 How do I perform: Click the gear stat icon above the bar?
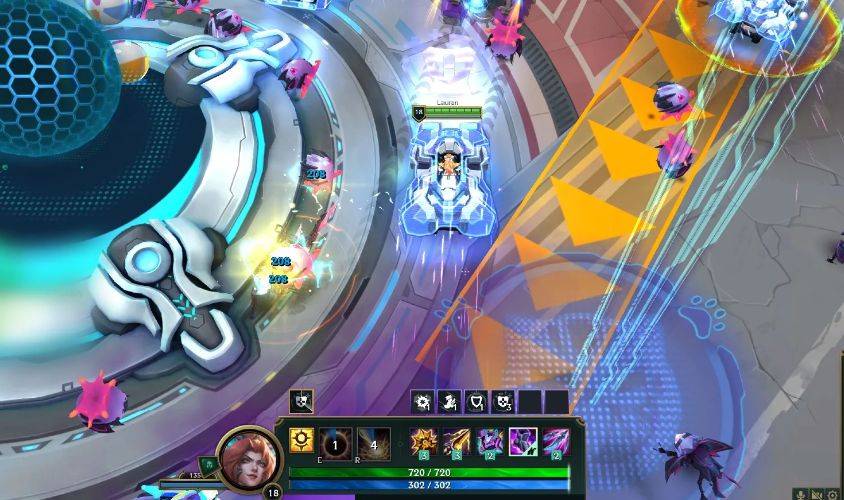coord(423,402)
